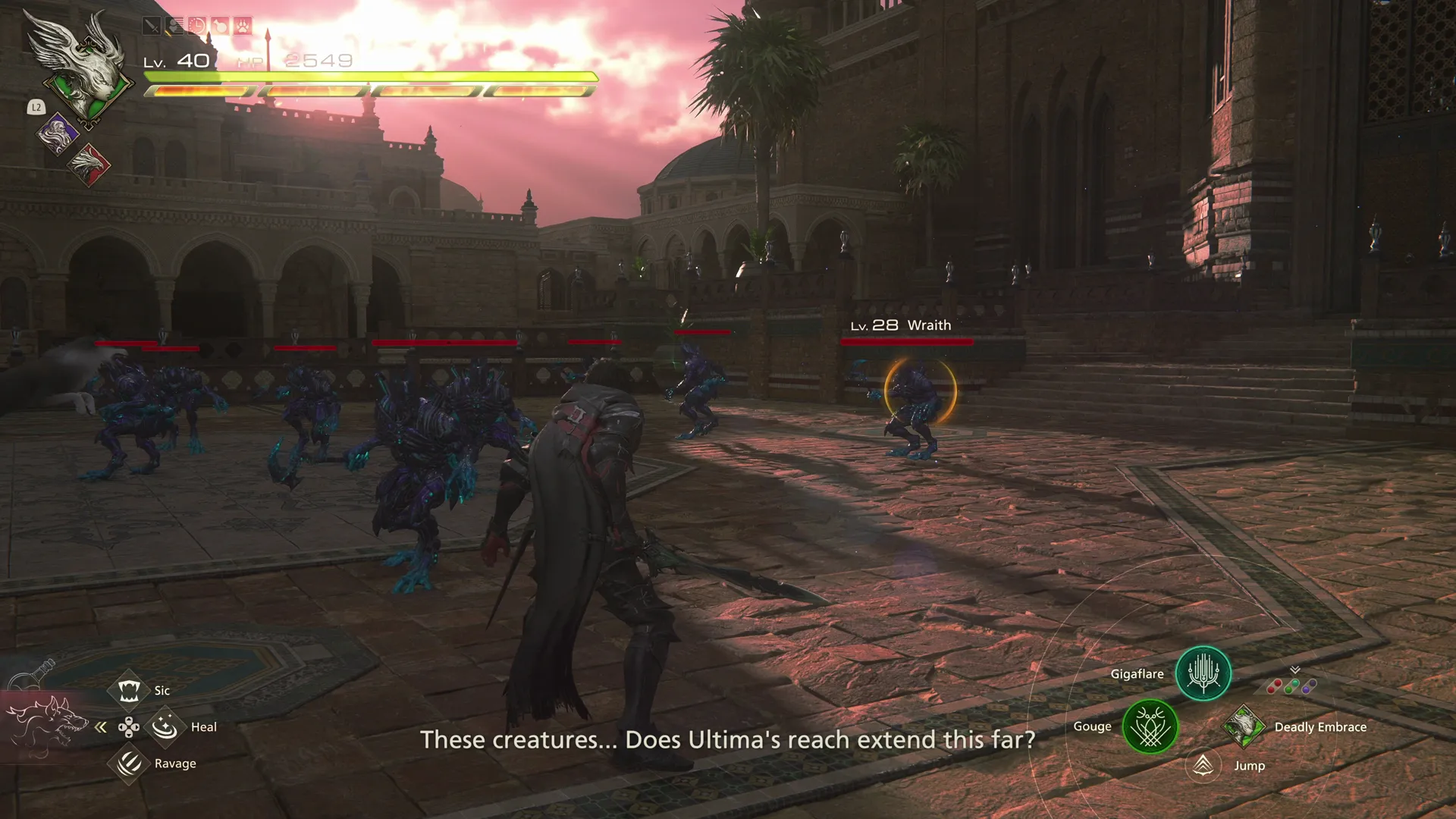Select the Sic command
1456x819 pixels.
(130, 689)
